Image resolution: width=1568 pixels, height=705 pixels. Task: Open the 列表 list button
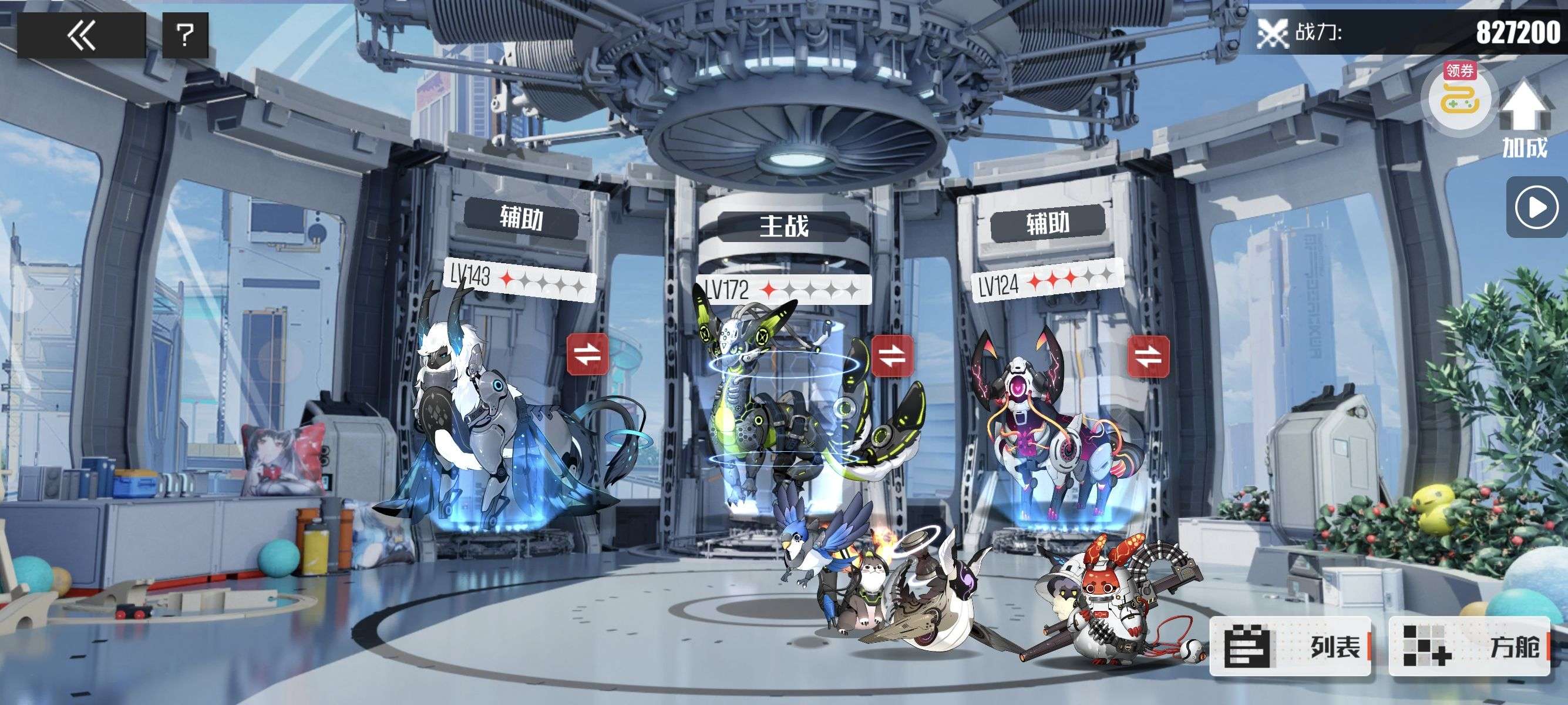tap(1290, 646)
